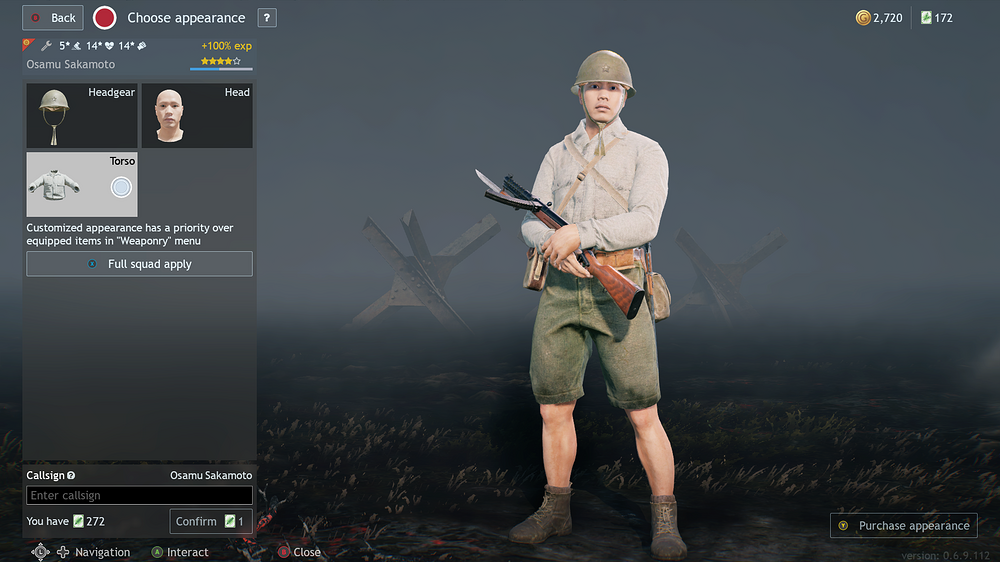Go back using the Back button
Viewport: 1000px width, 562px height.
53,18
